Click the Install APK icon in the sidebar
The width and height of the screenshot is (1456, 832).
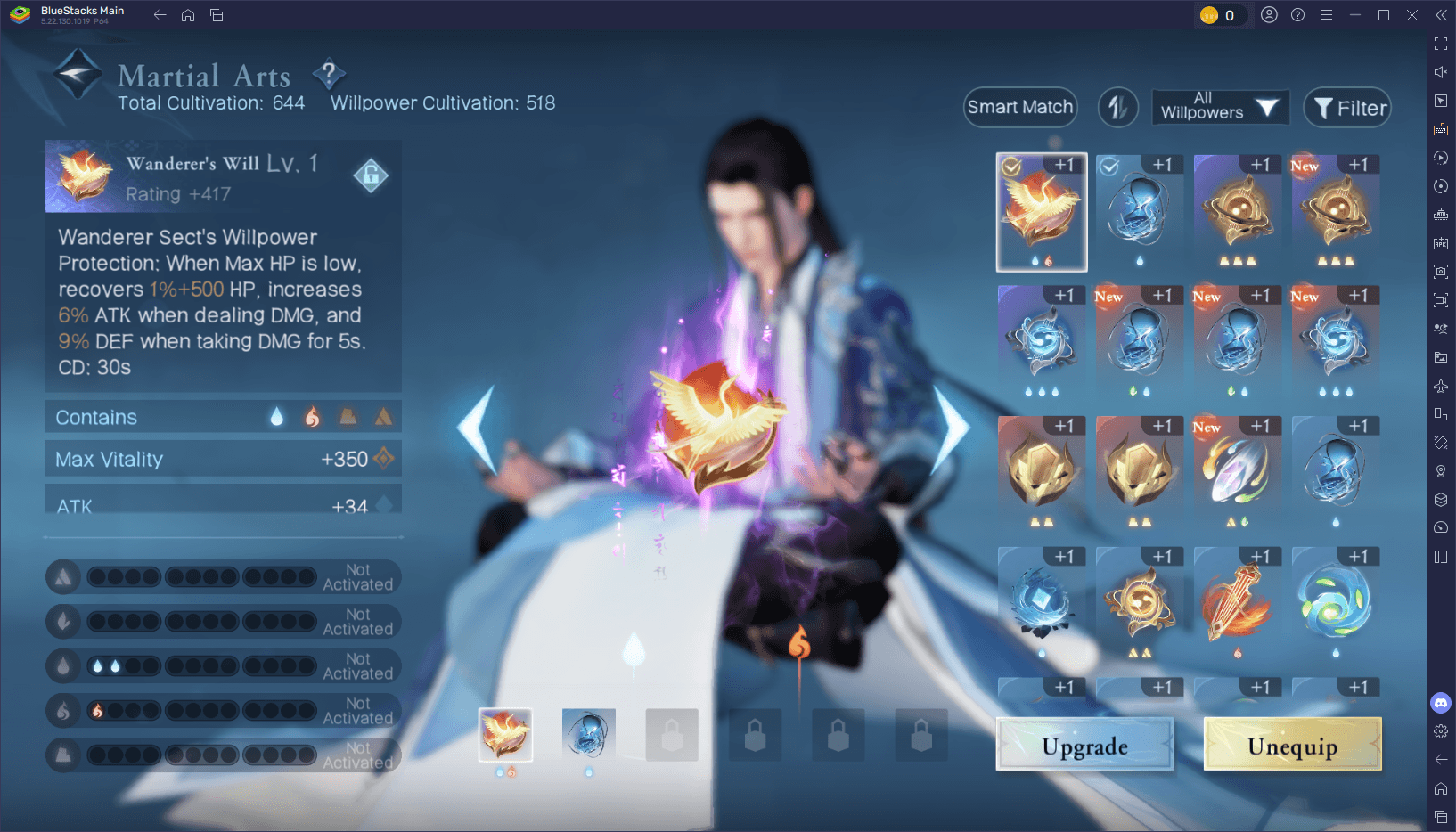click(x=1441, y=243)
